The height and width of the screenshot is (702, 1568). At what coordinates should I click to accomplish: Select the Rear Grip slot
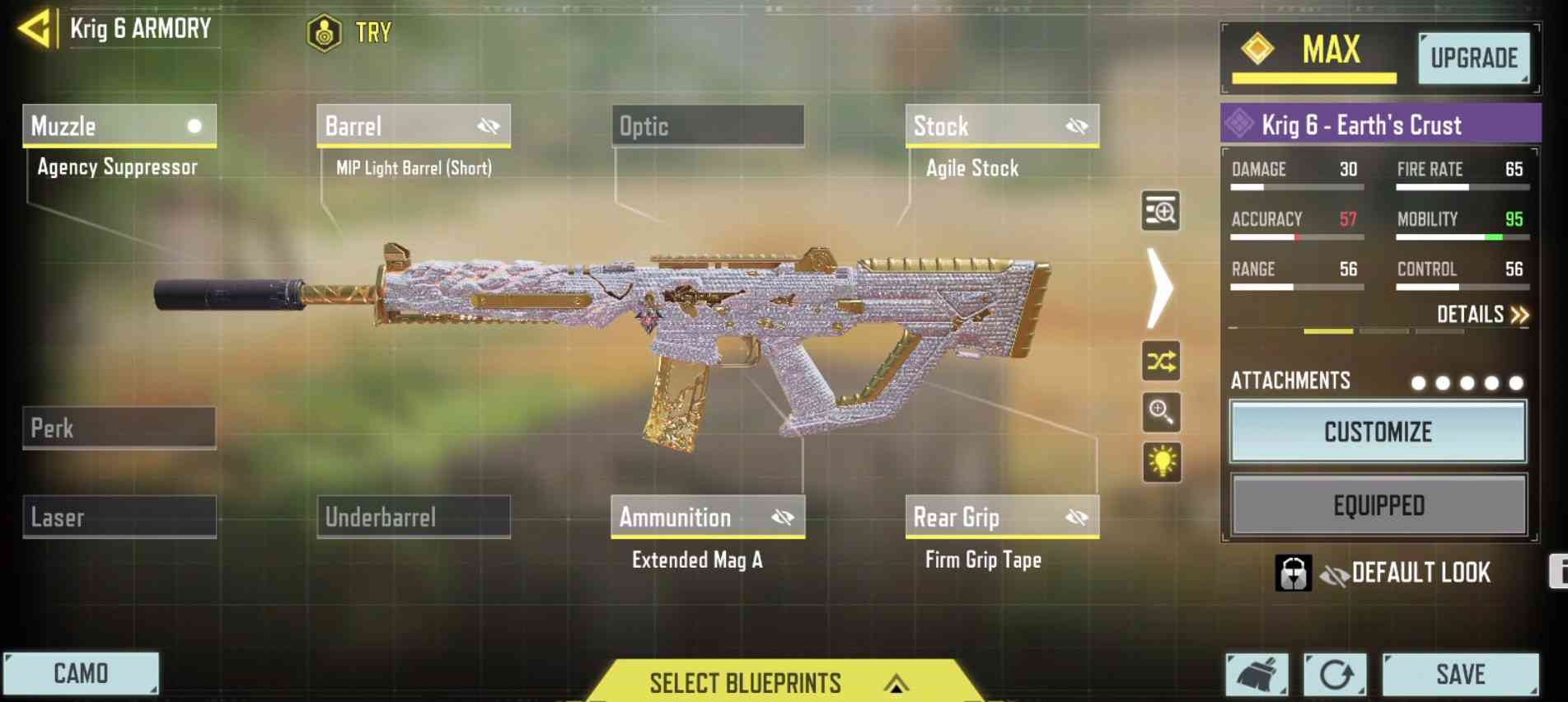tap(1001, 517)
